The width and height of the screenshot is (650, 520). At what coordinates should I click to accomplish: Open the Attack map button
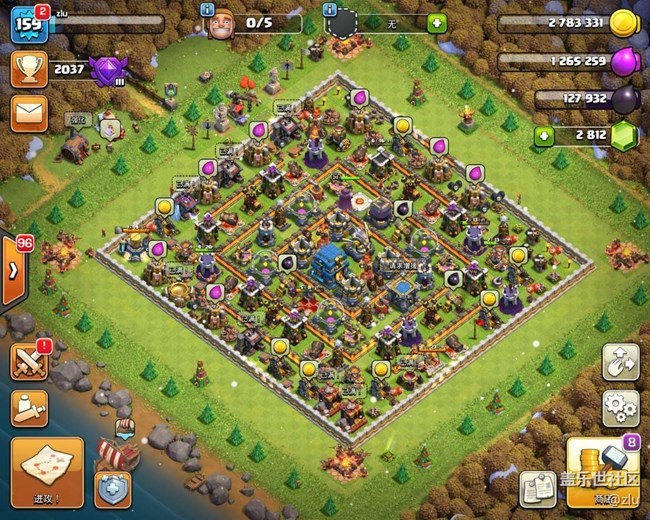coord(47,469)
